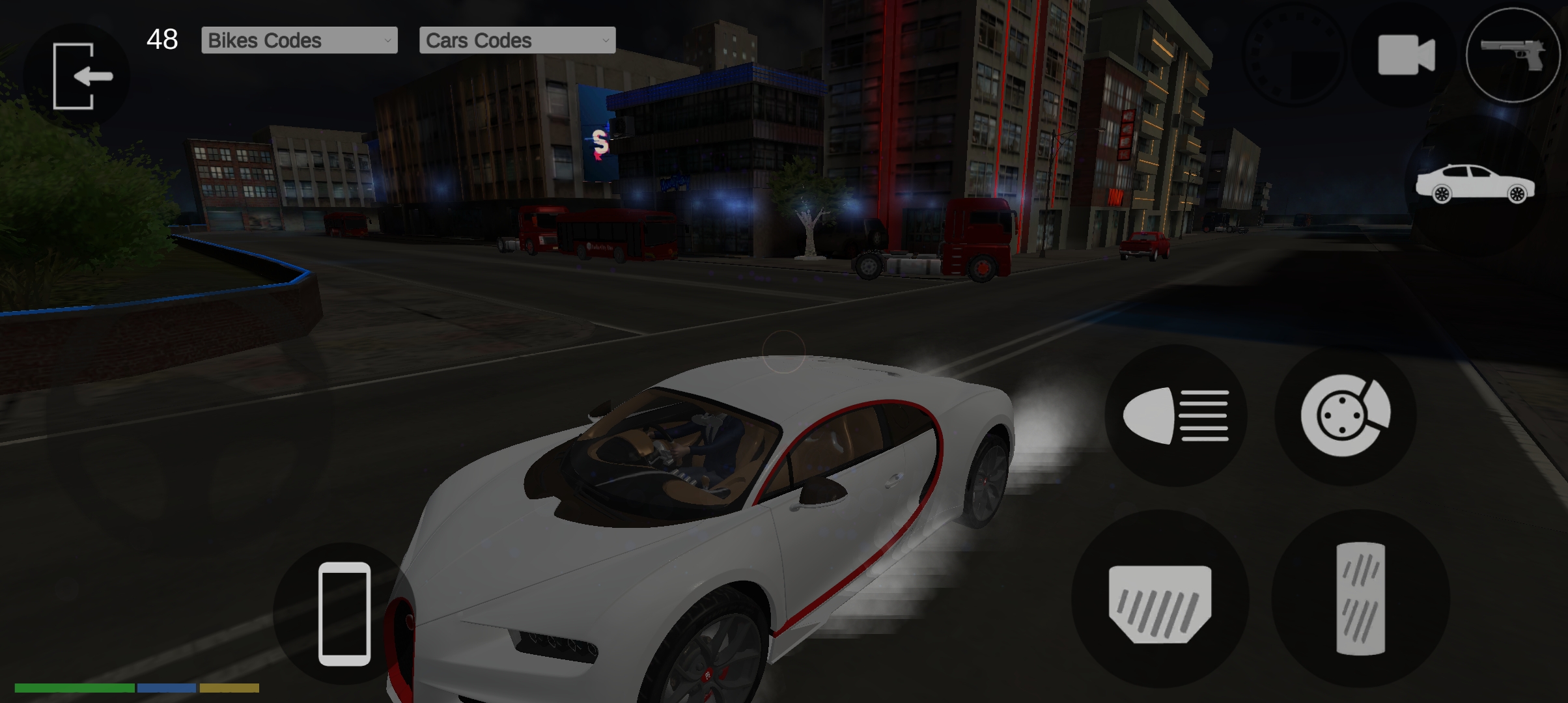
Task: Apply the handbrake disc button
Action: (1345, 415)
